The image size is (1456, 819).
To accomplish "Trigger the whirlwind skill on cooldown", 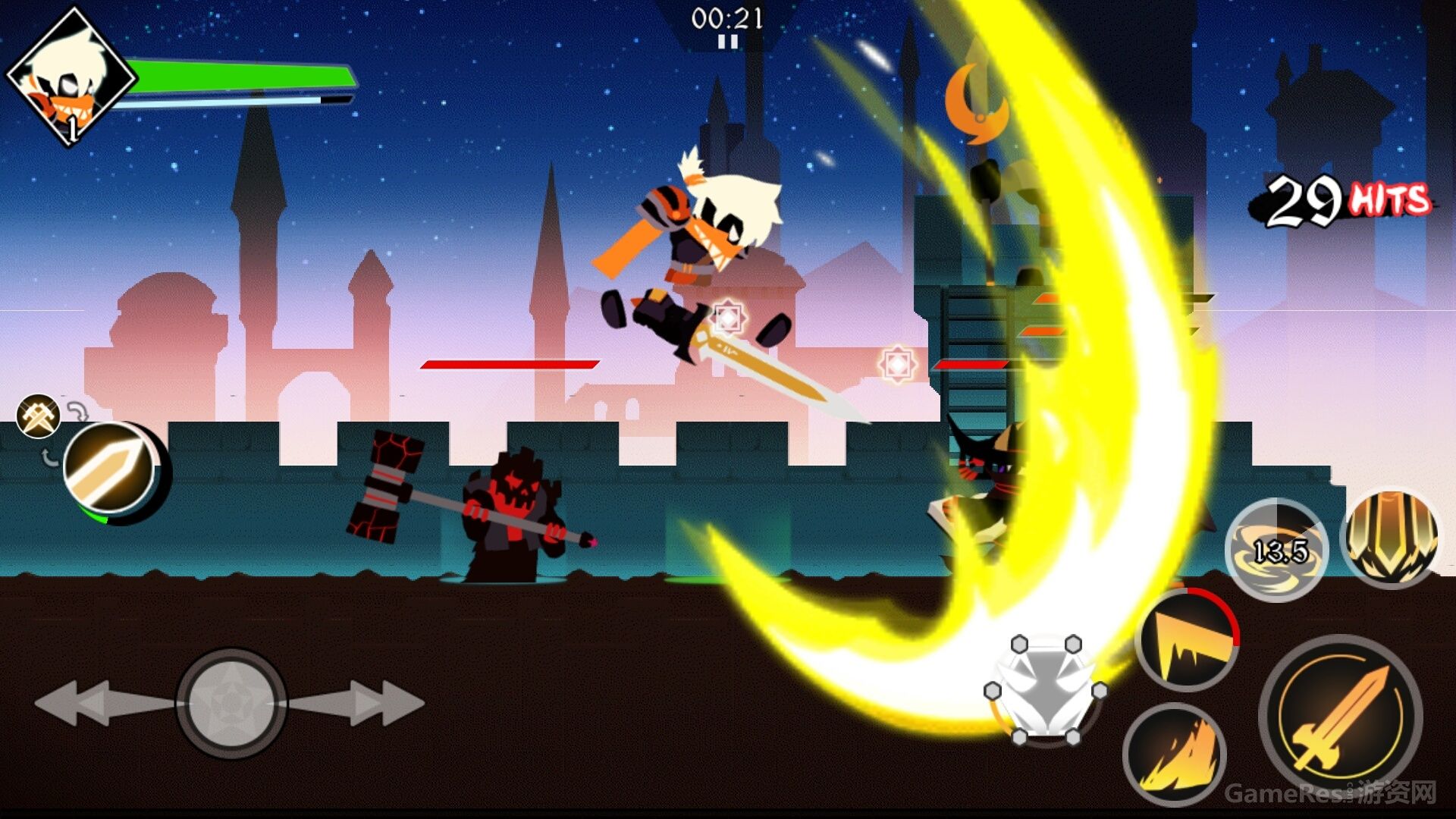I will [1277, 550].
